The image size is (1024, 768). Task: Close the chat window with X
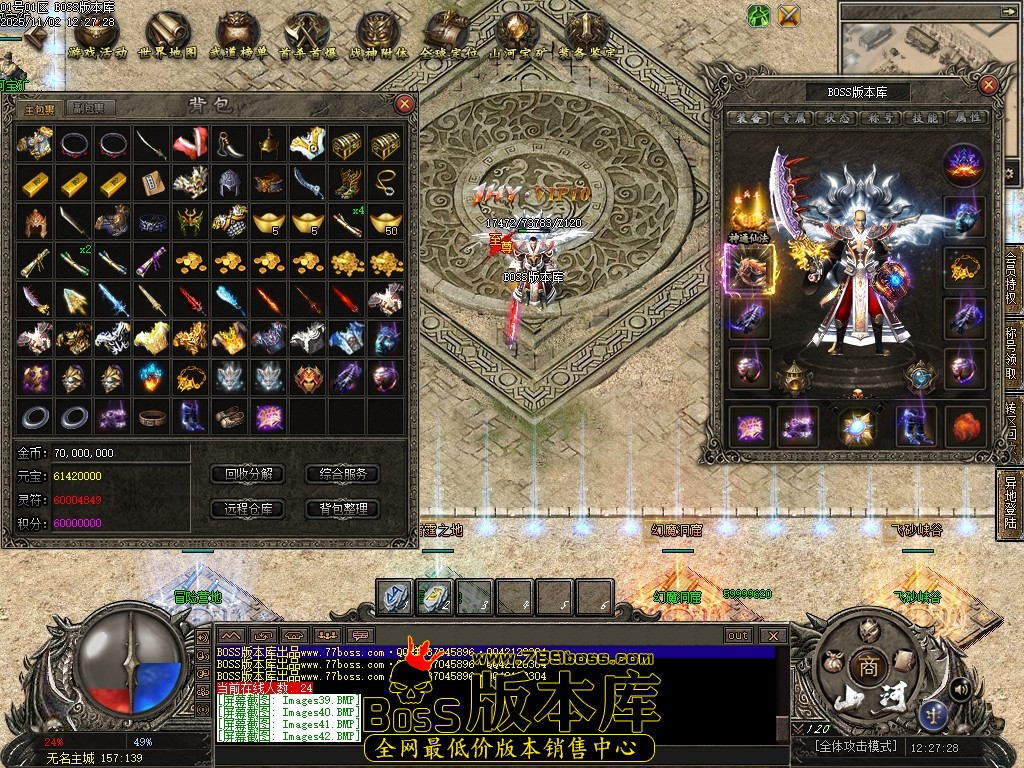pyautogui.click(x=773, y=635)
